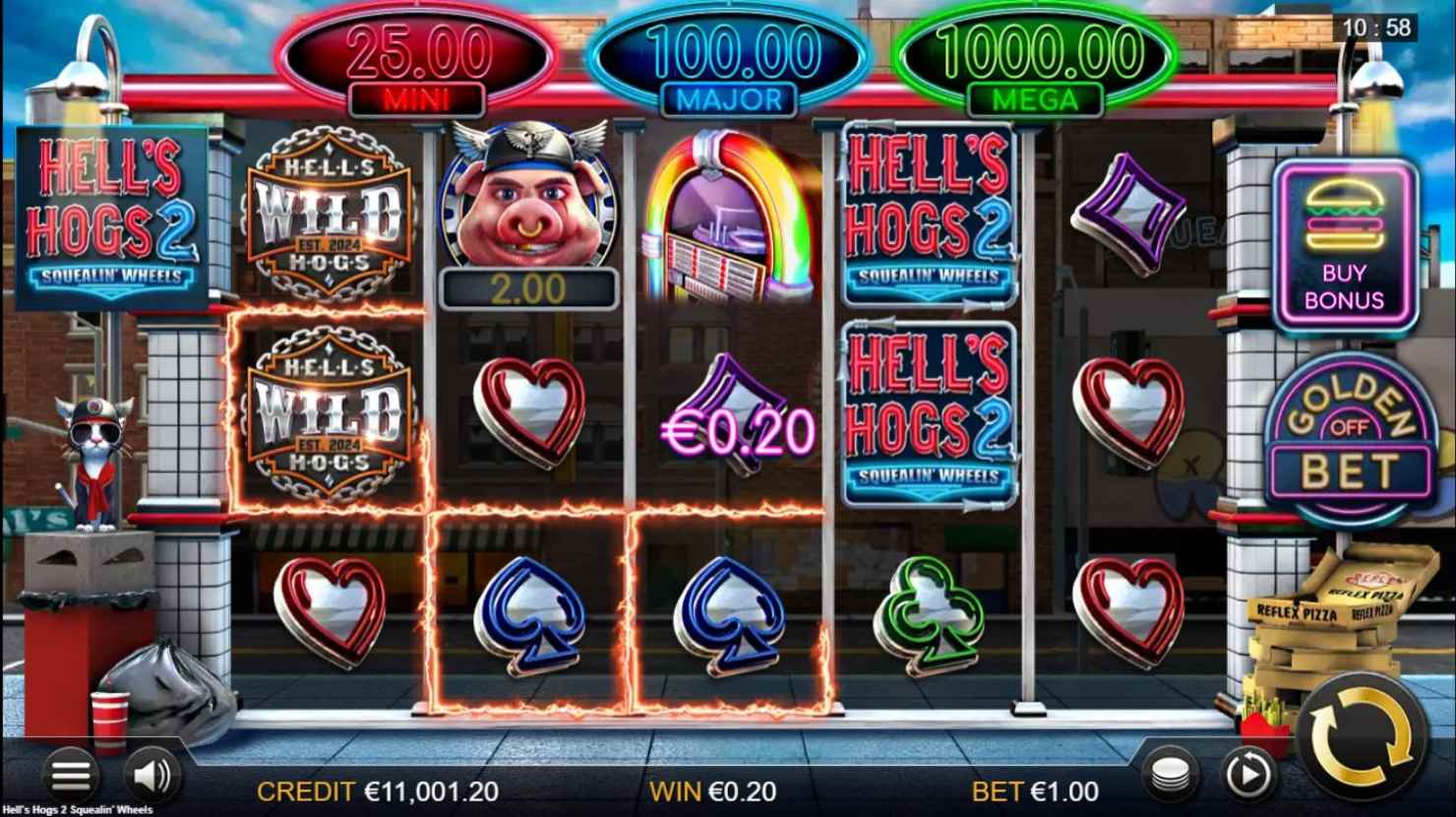Toggle the Golden Bet option
Image resolution: width=1456 pixels, height=817 pixels.
pos(1349,440)
